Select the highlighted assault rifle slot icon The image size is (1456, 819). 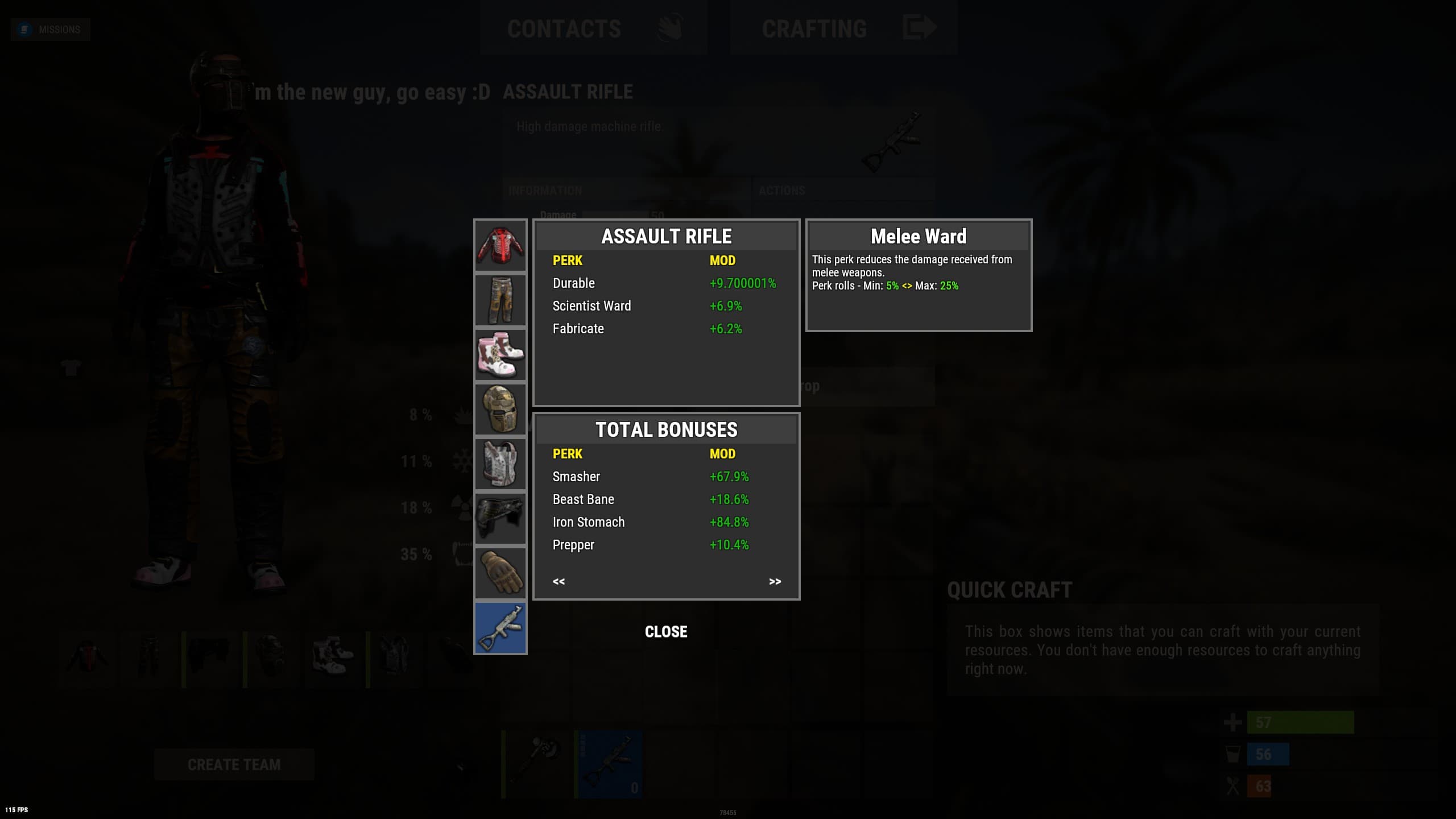pos(500,627)
